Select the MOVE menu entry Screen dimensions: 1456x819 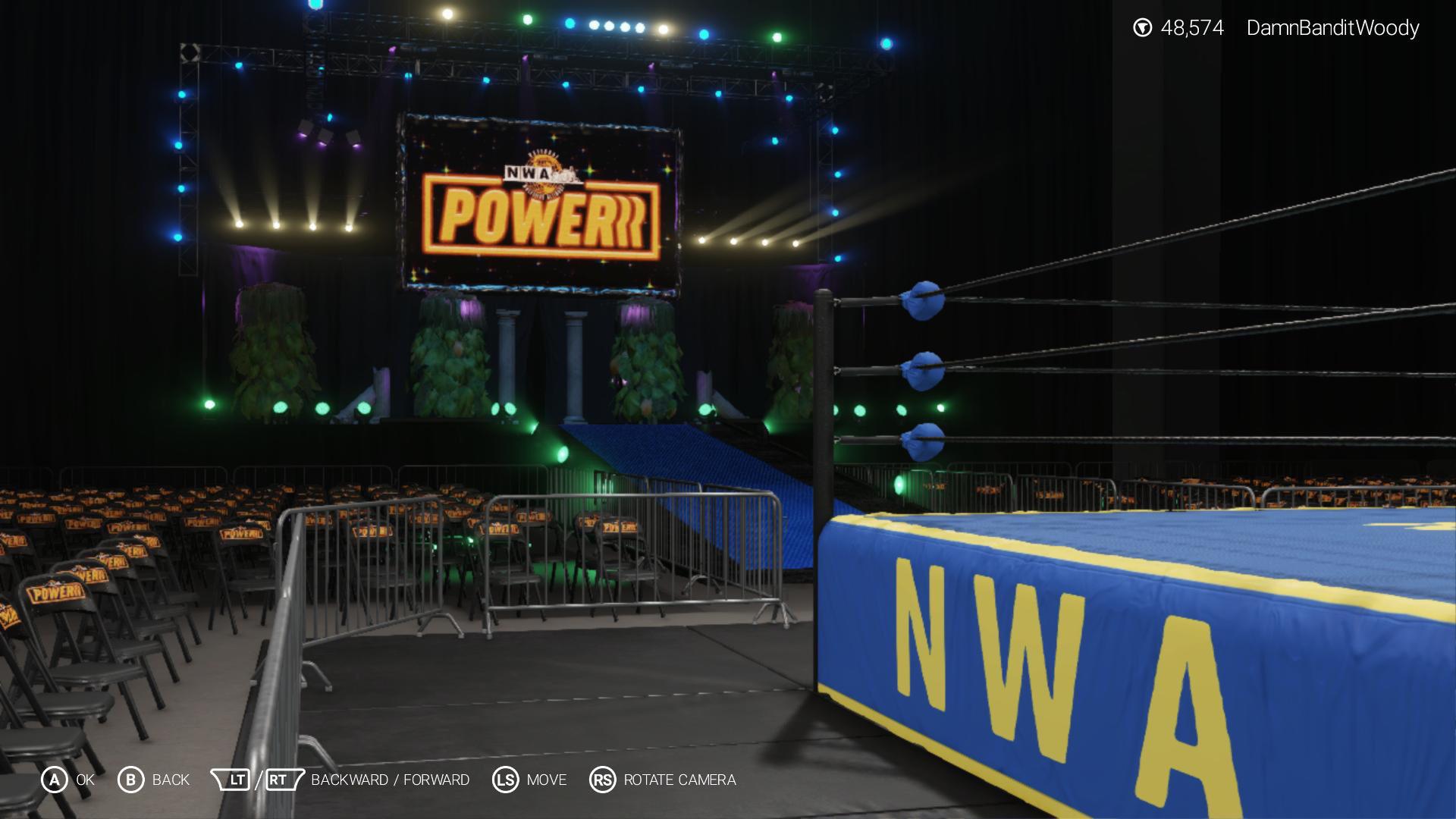546,779
